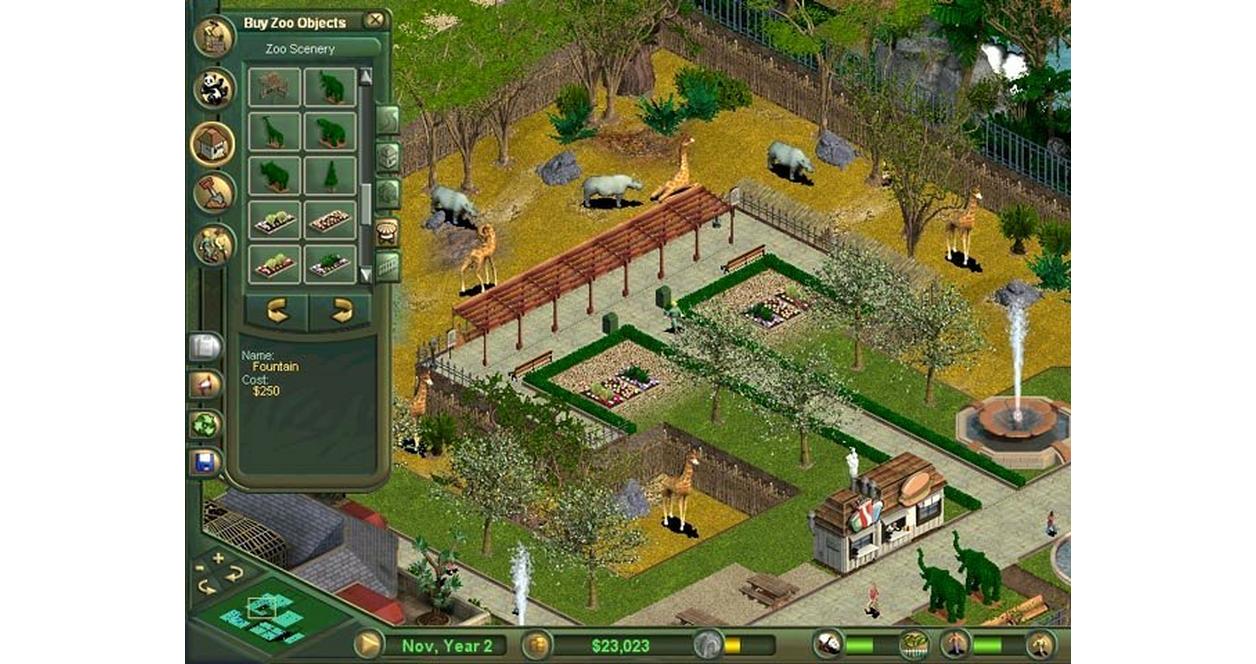Select the elephant topiary item
Screen dimensions: 1256x664
330,87
